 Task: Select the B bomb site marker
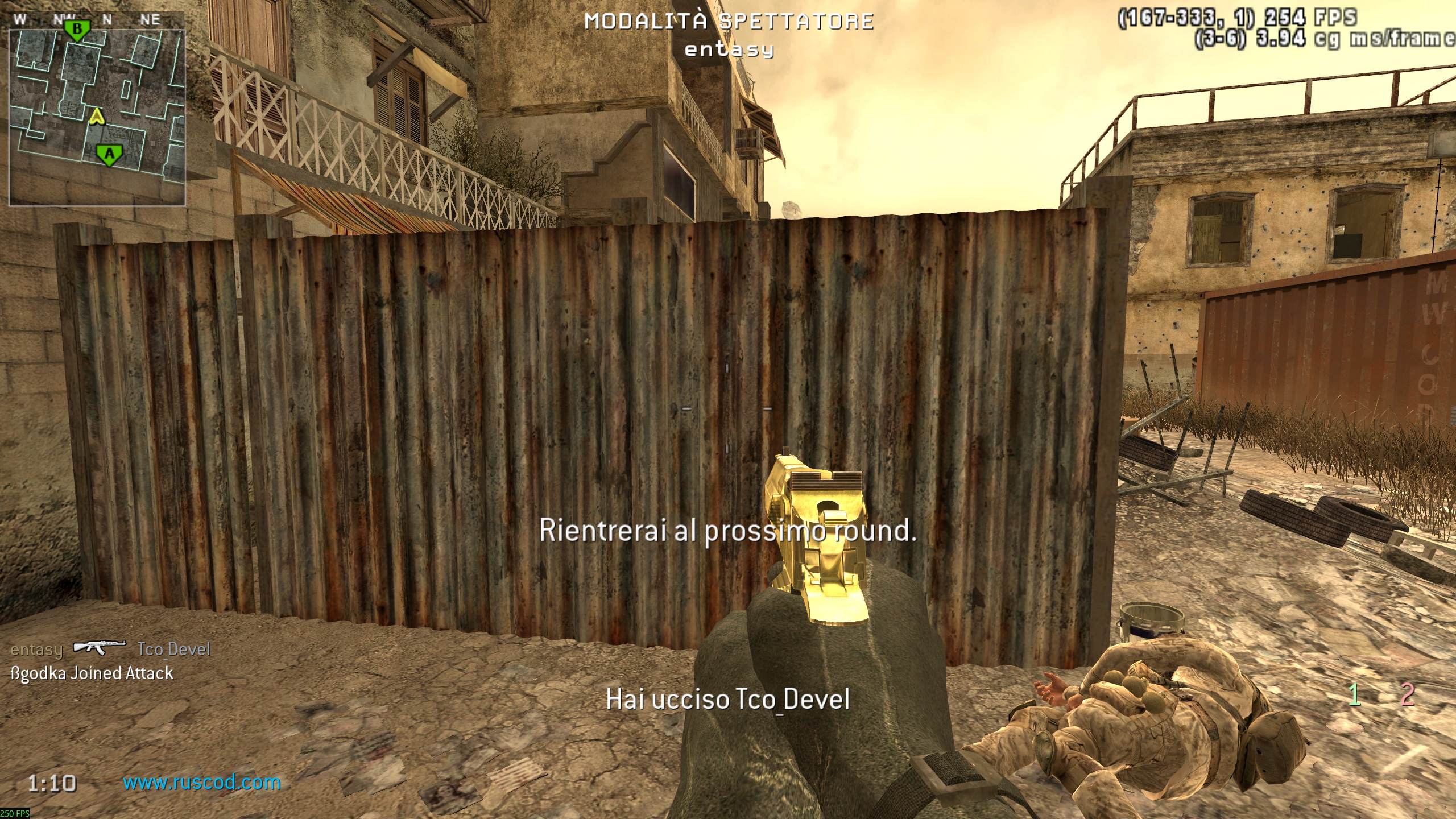coord(77,30)
